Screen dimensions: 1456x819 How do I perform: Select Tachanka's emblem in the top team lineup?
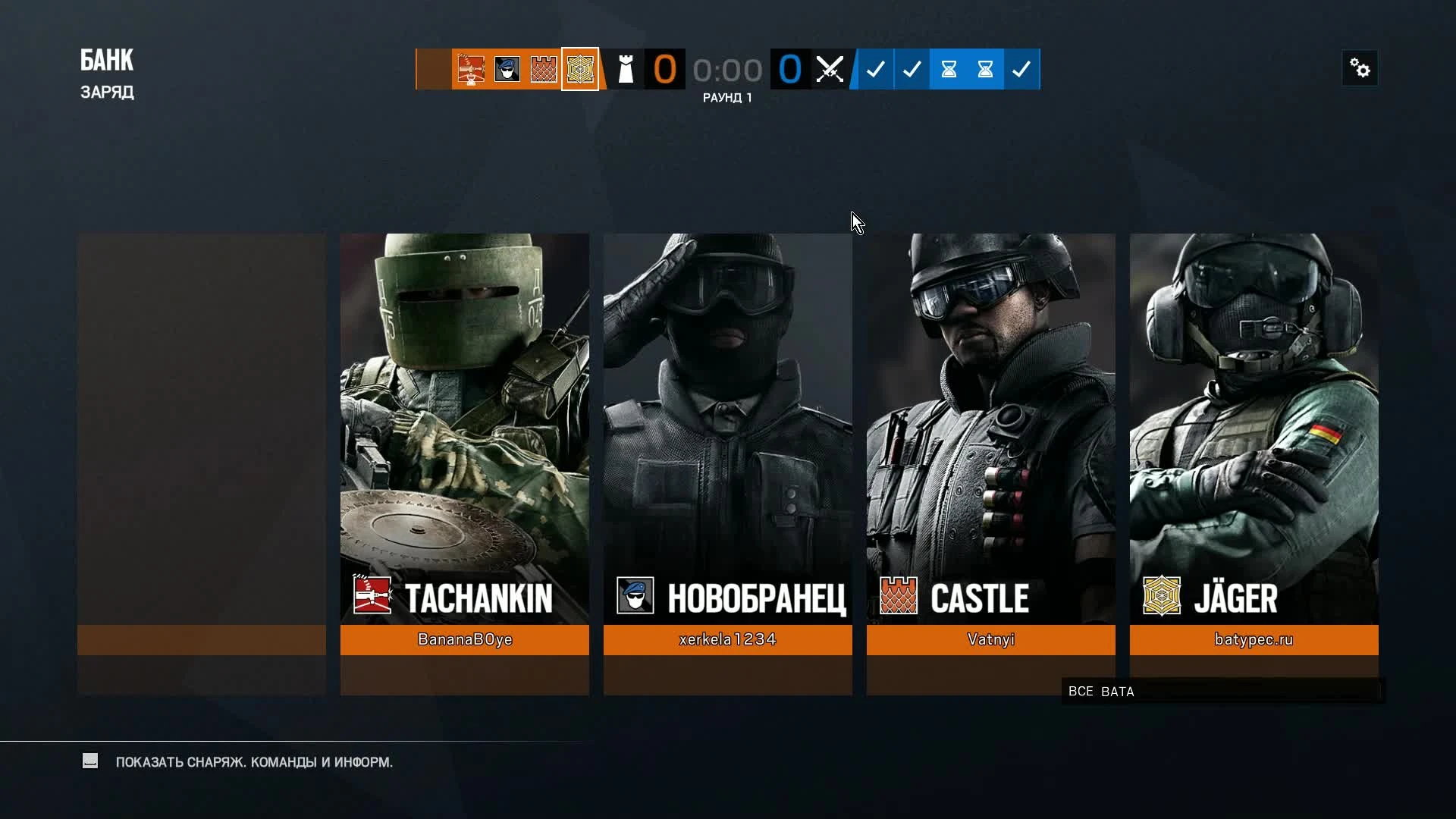(x=472, y=69)
